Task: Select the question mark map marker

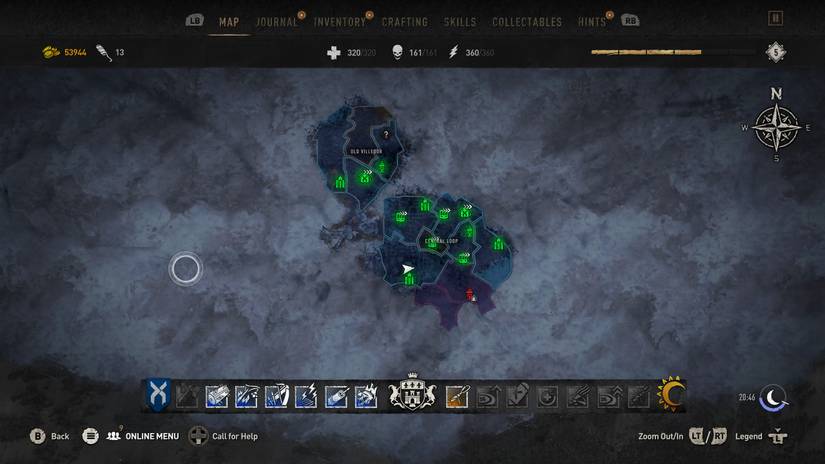Action: point(386,134)
